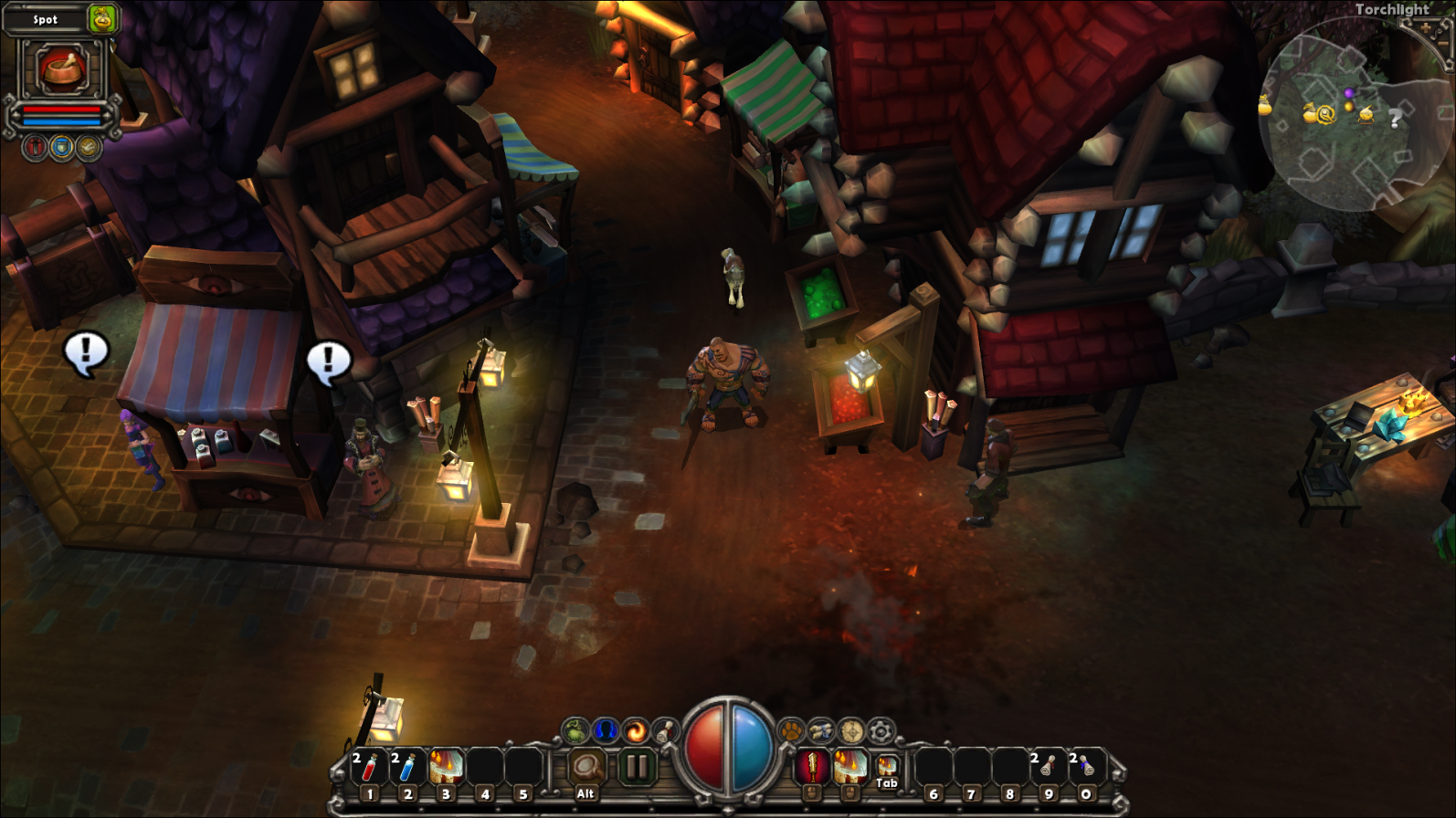The width and height of the screenshot is (1456, 818).
Task: Click the magnifying glass Alt button
Action: click(x=586, y=768)
